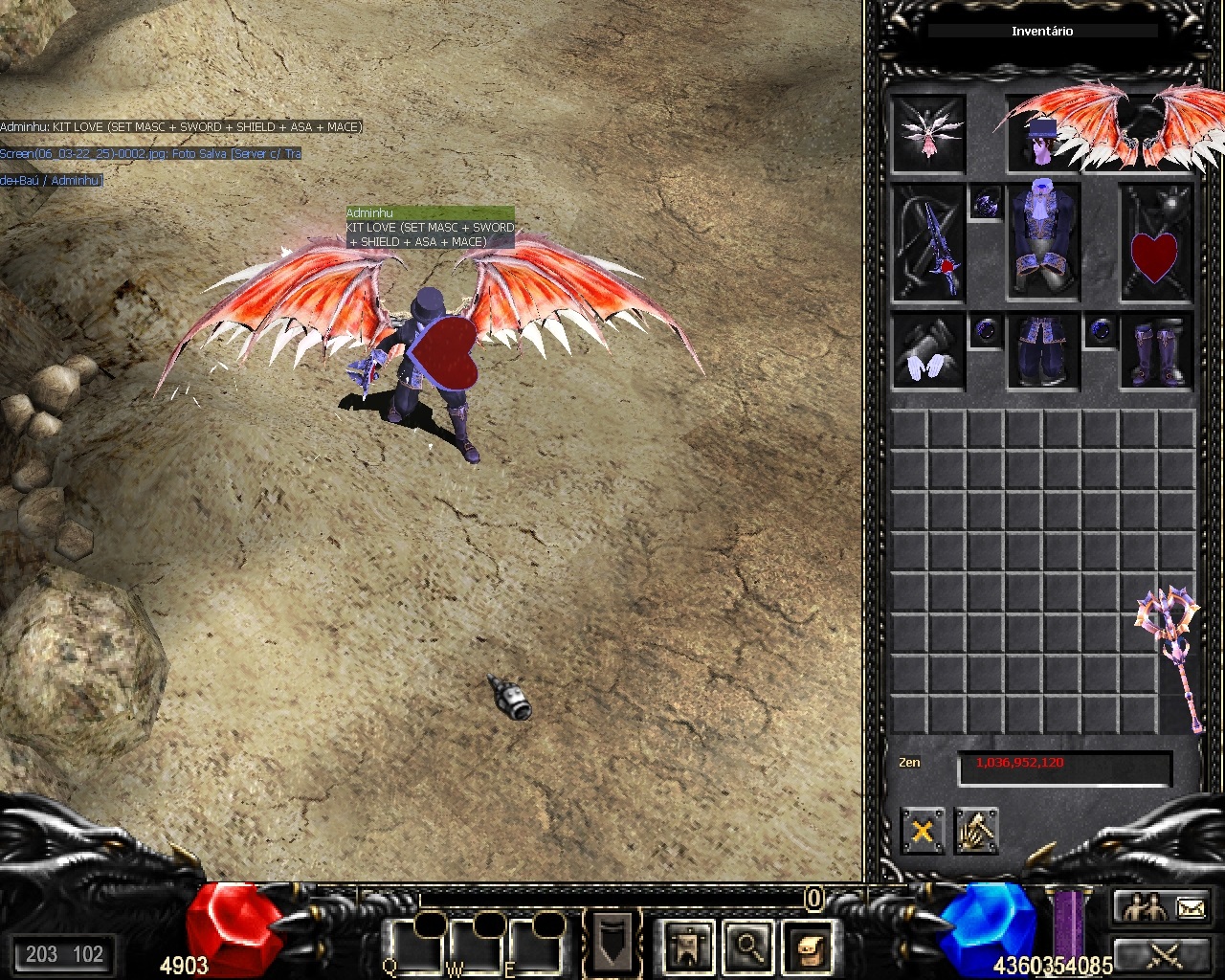Open the party and mail button
1225x980 pixels.
[1164, 906]
